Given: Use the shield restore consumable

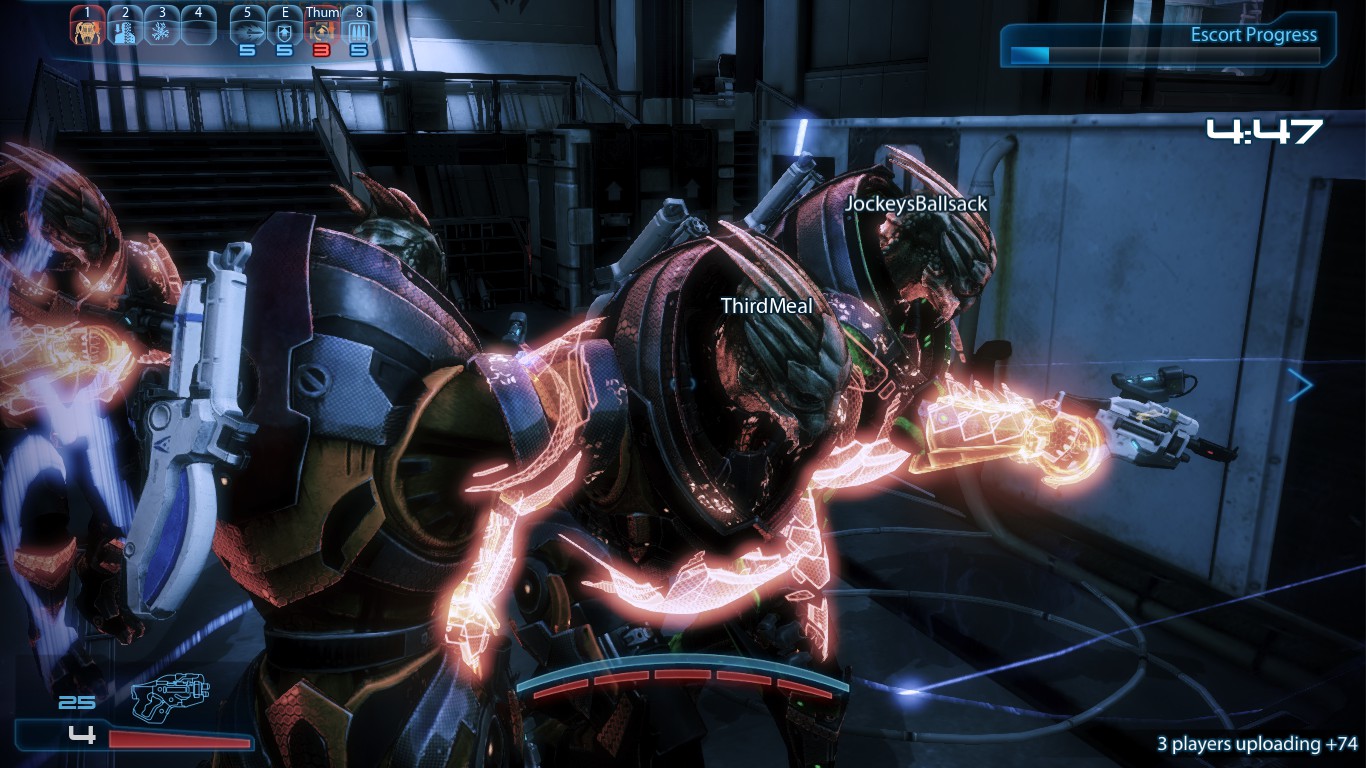Looking at the screenshot, I should pyautogui.click(x=285, y=28).
